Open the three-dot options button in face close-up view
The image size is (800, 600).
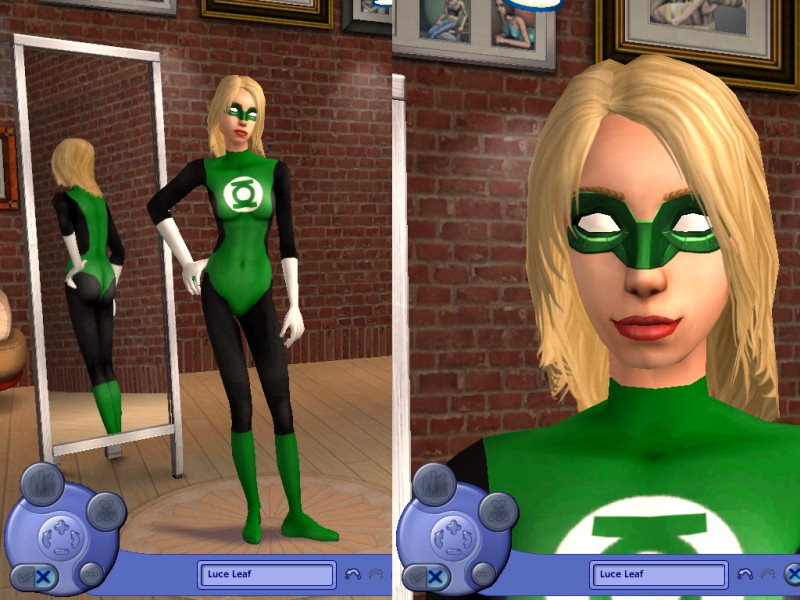pos(483,573)
